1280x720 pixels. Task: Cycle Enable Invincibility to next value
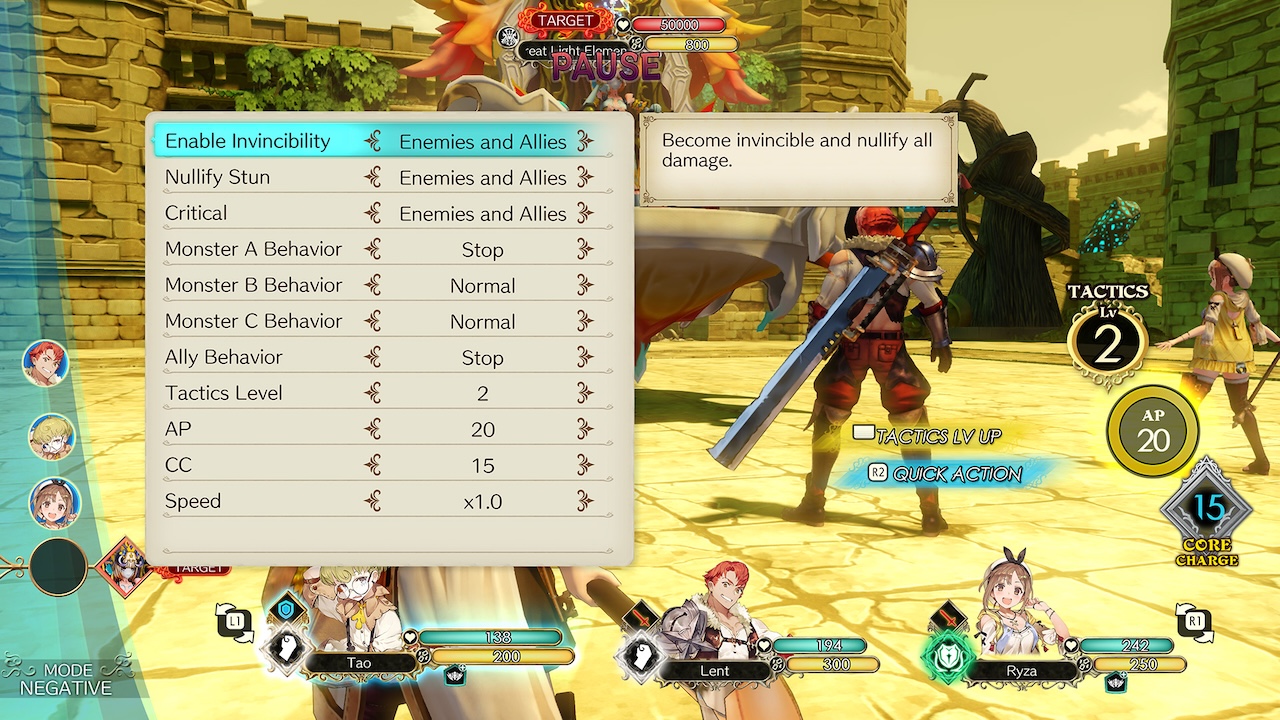click(586, 141)
